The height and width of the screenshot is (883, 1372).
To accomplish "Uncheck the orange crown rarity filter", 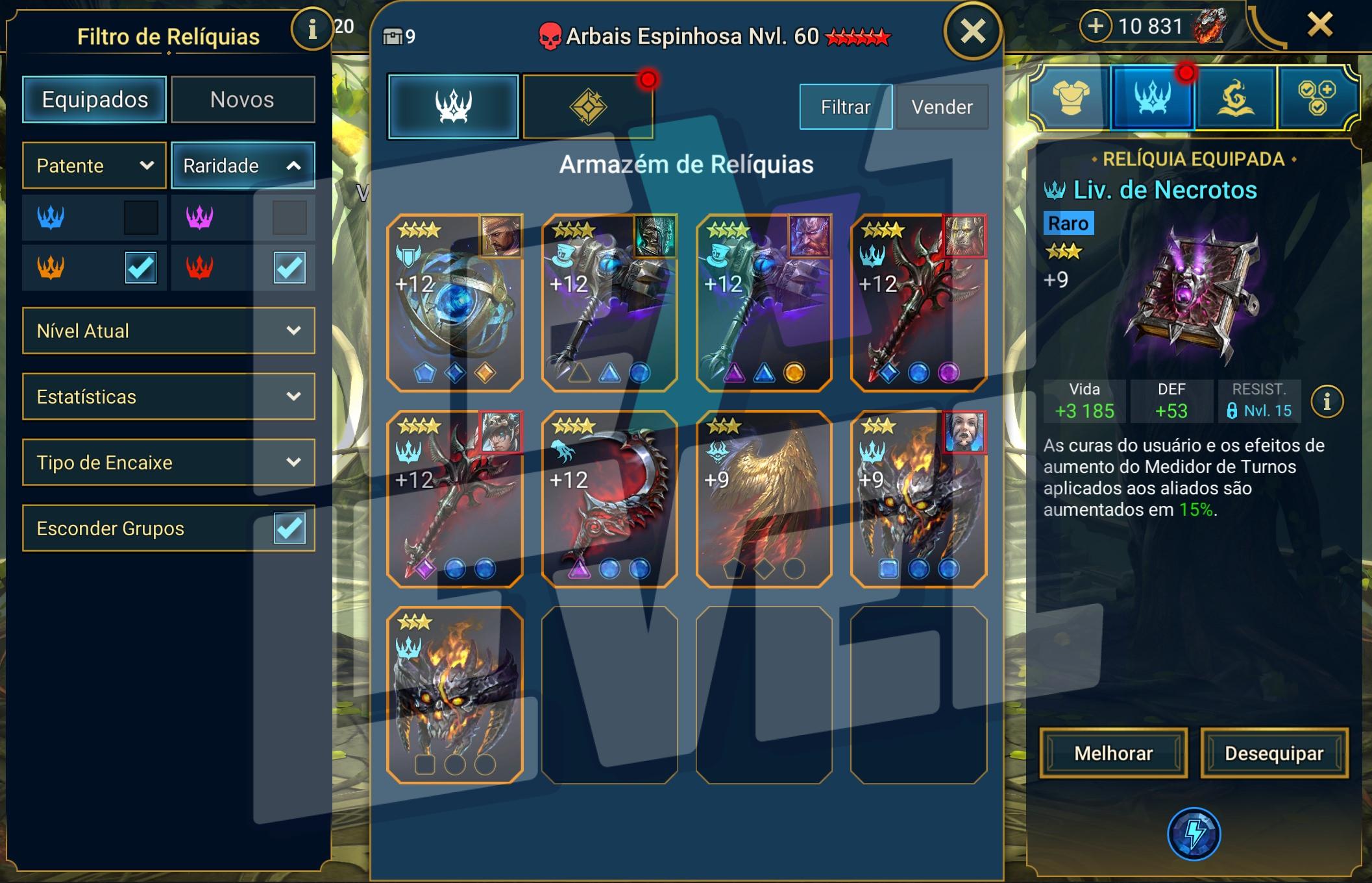I will tap(141, 267).
